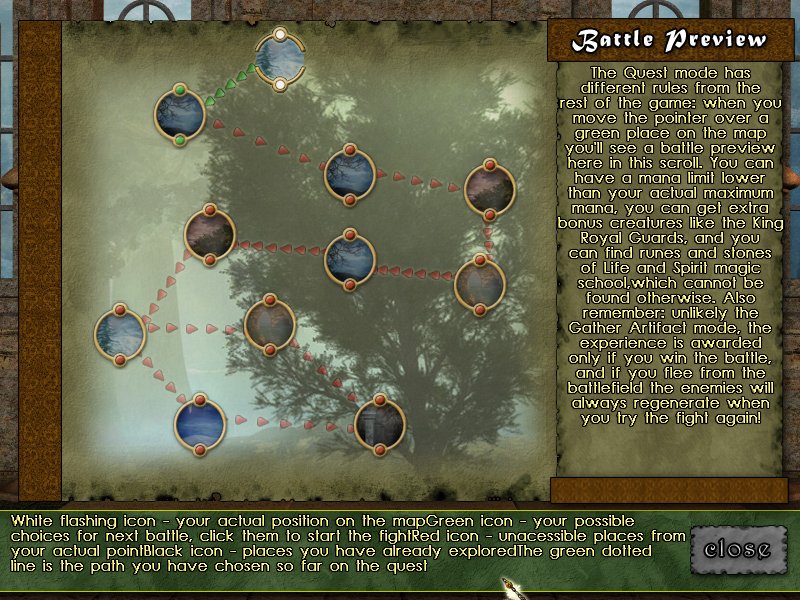Screen dimensions: 800x600
Task: Close the quest map help screen
Action: click(737, 548)
